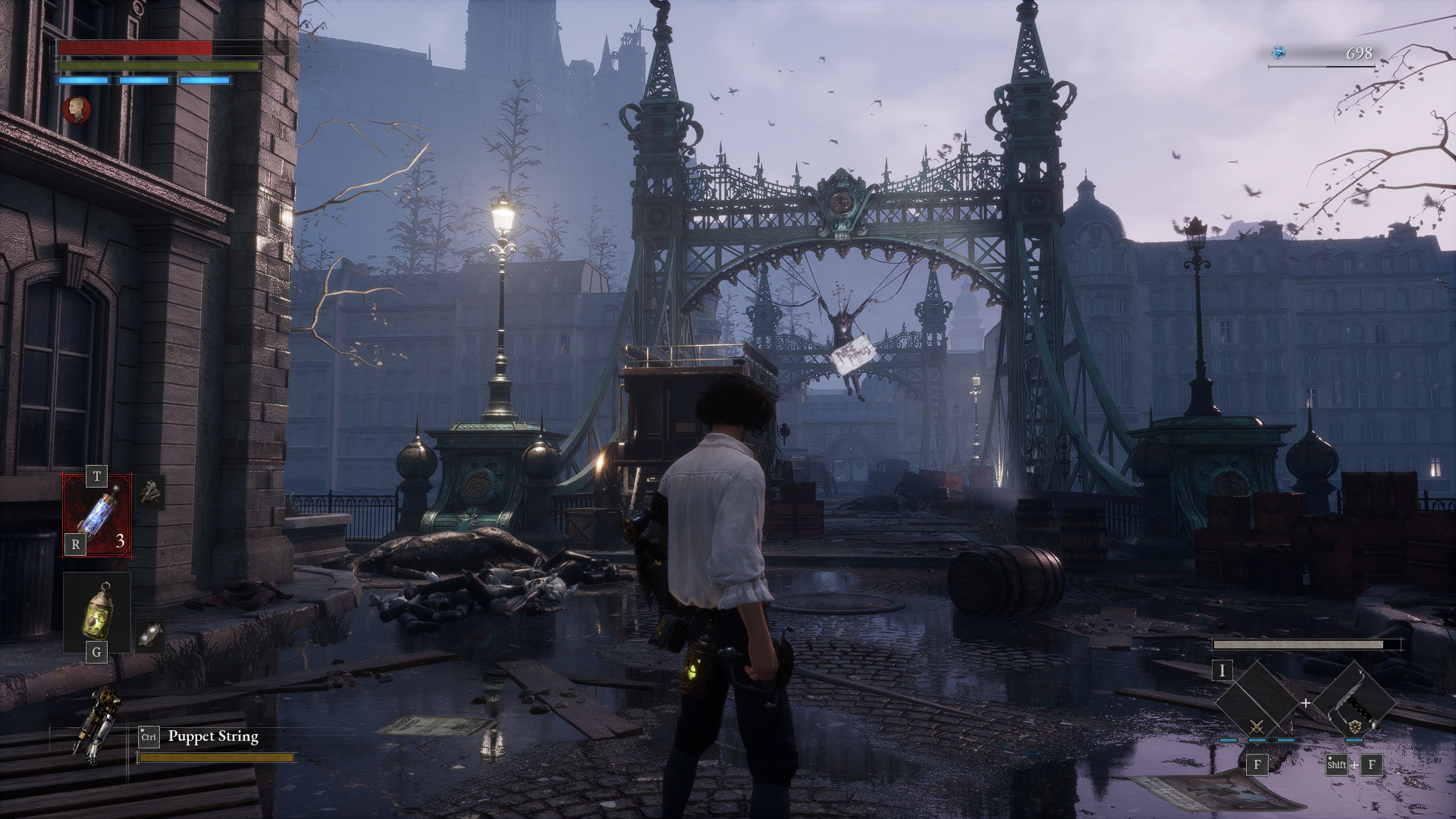The width and height of the screenshot is (1456, 819).
Task: Click the small white stone item beside the lamp
Action: point(150,634)
